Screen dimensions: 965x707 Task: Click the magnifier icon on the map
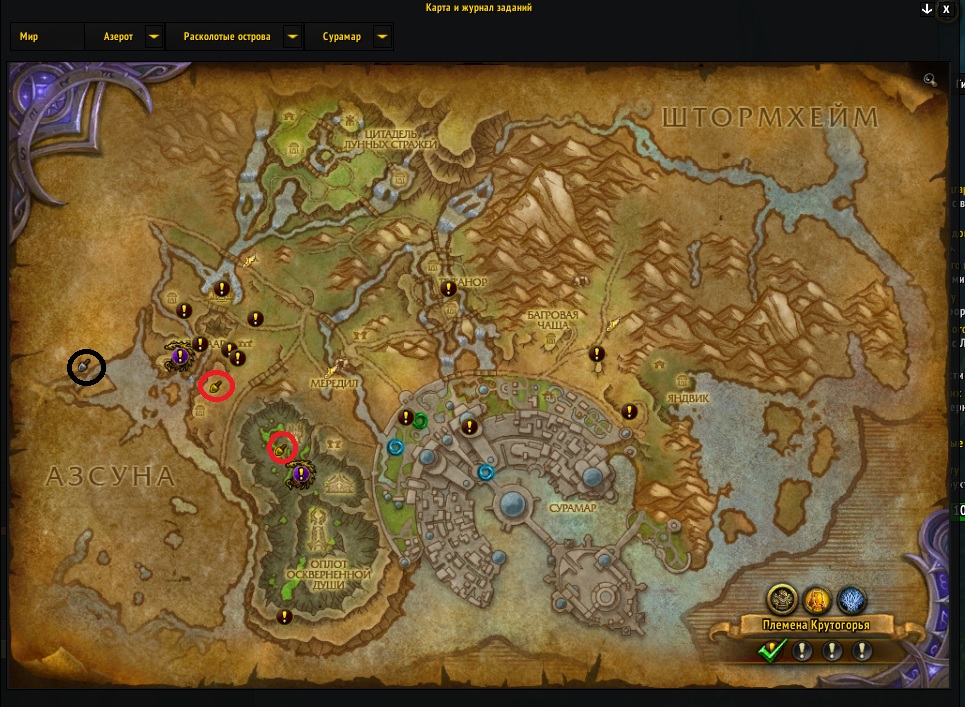coord(930,80)
